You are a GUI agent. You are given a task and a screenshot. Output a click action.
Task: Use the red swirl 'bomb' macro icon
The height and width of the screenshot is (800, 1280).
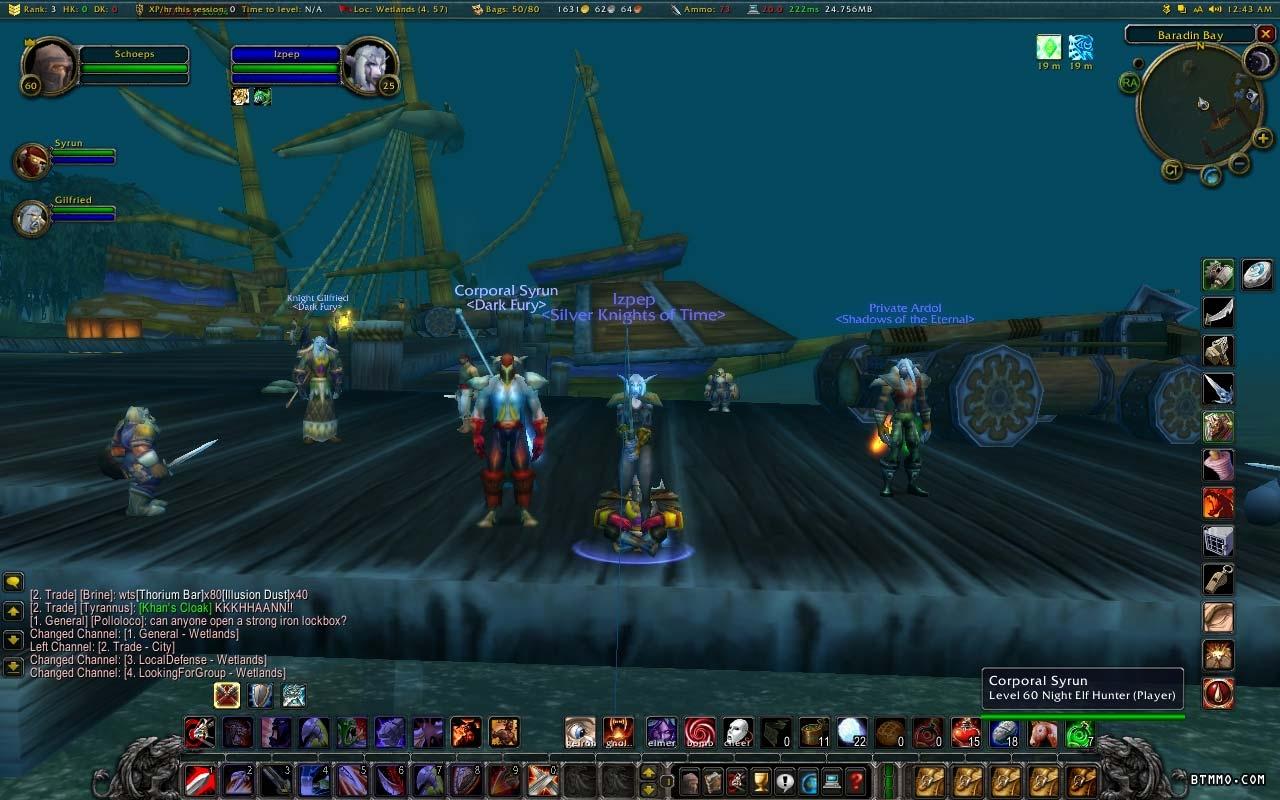point(699,732)
